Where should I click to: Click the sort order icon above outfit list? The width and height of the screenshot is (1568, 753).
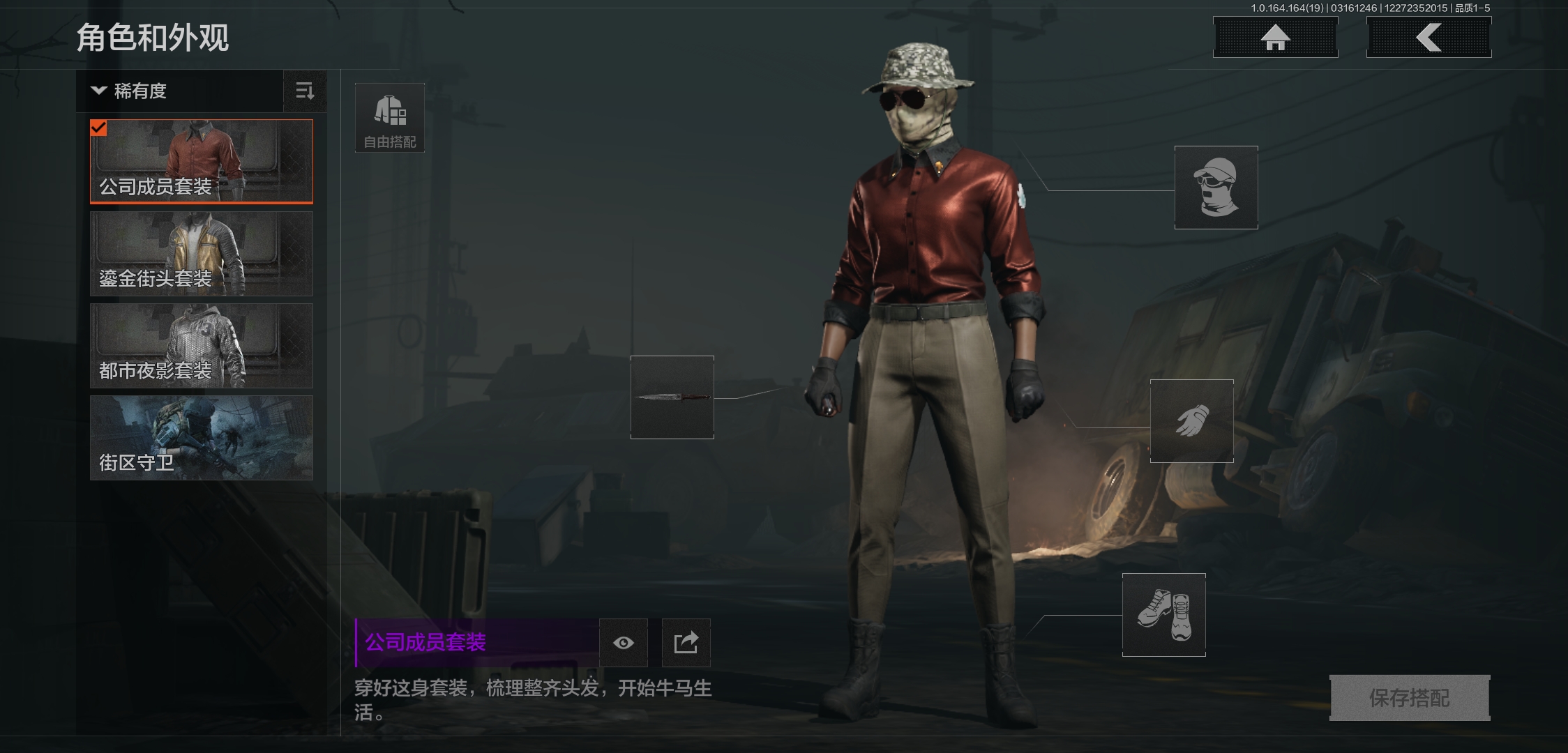coord(304,91)
